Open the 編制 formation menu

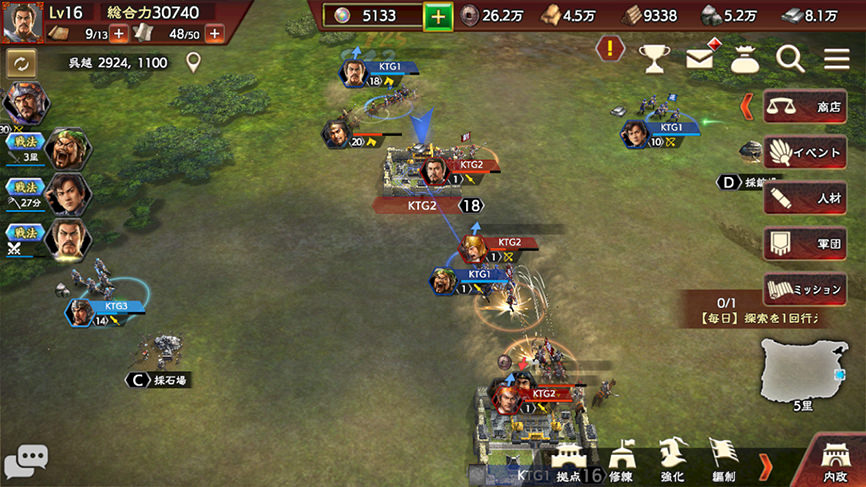click(723, 463)
